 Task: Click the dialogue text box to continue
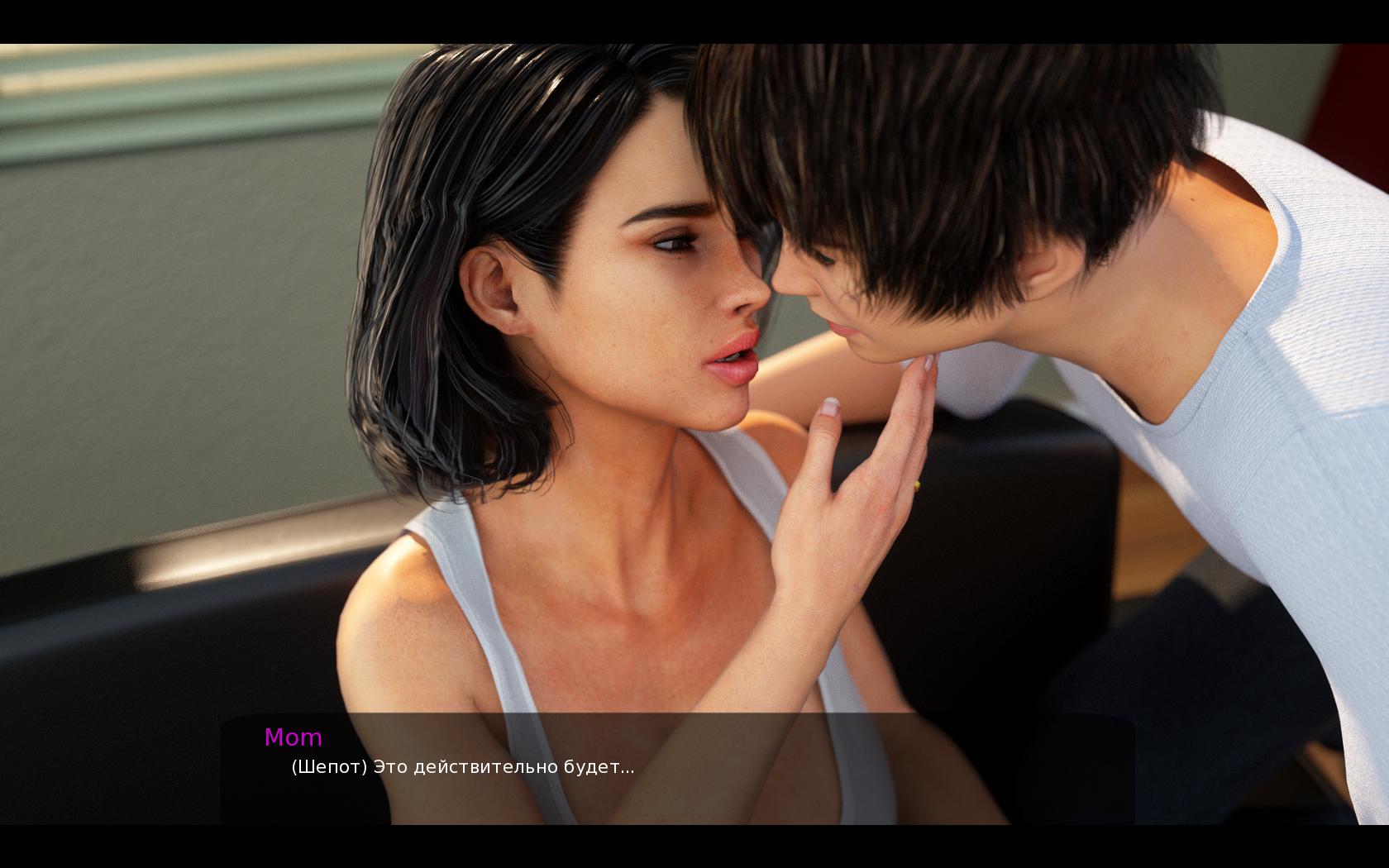point(676,767)
